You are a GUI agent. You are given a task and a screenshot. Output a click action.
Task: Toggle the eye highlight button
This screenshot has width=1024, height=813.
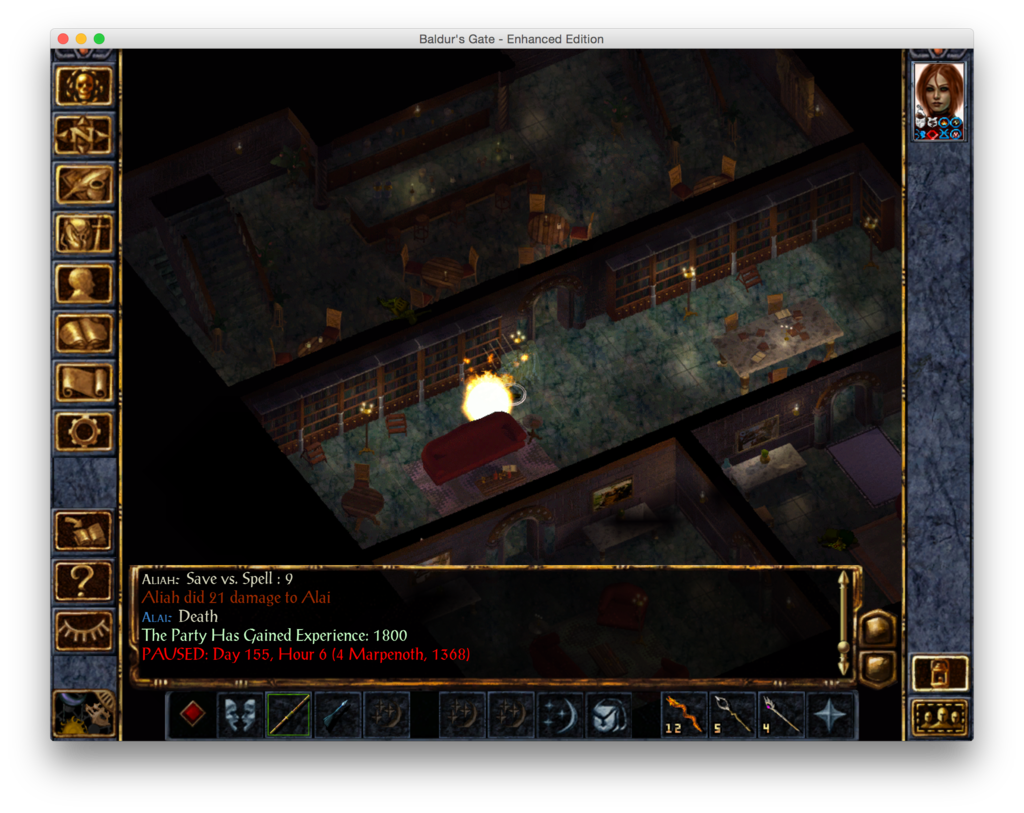click(84, 628)
